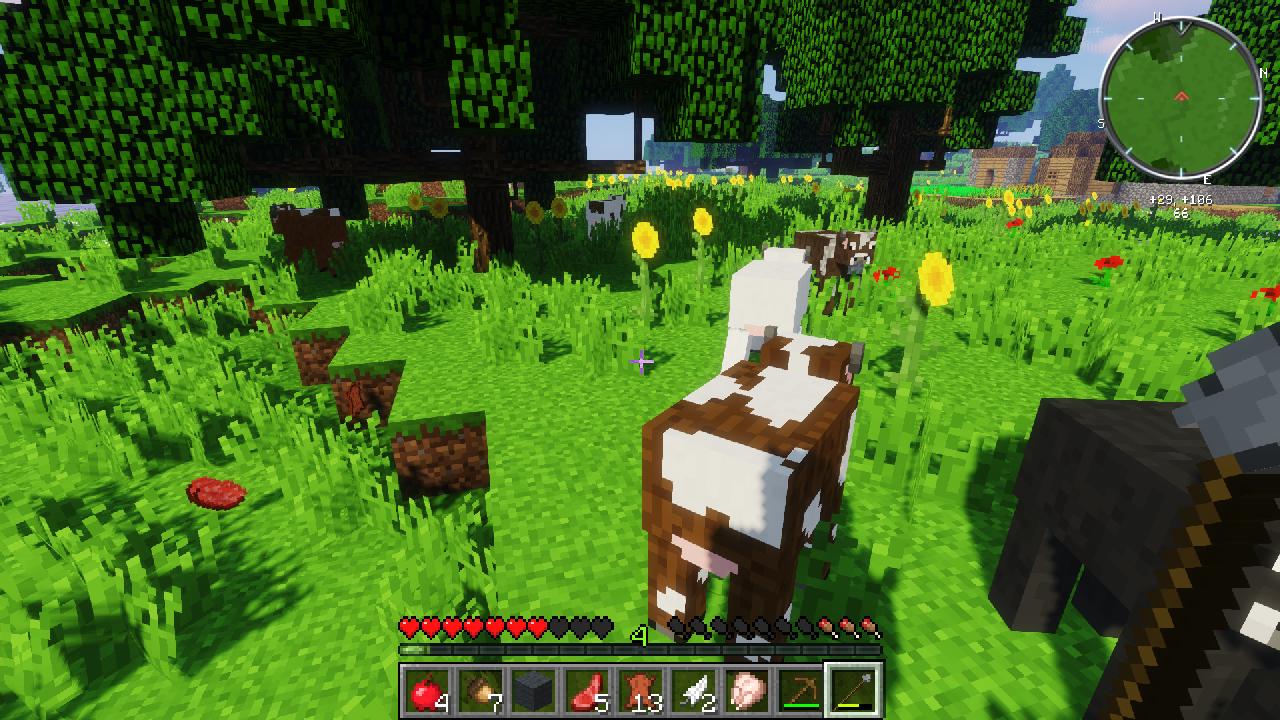Viewport: 1280px width, 720px height.
Task: Select the raw beef hotbar slot
Action: point(587,691)
